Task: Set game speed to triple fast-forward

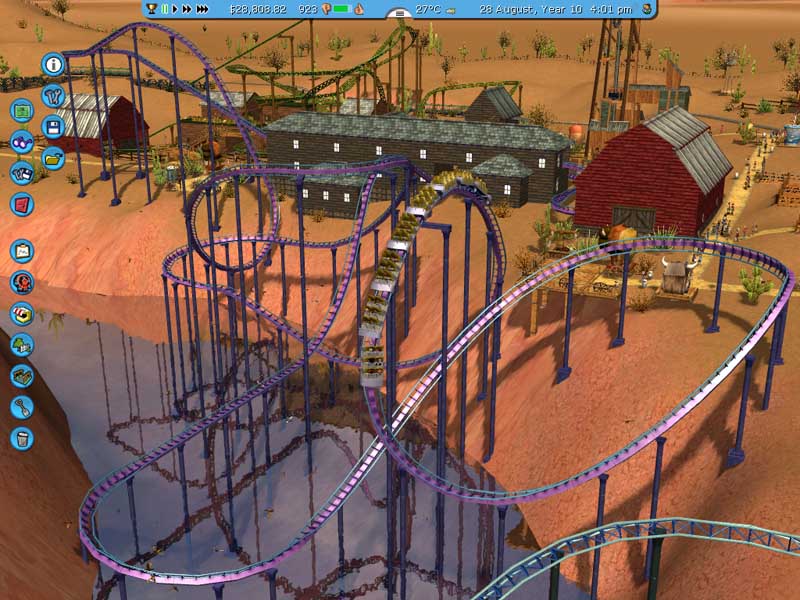Action: [x=203, y=9]
